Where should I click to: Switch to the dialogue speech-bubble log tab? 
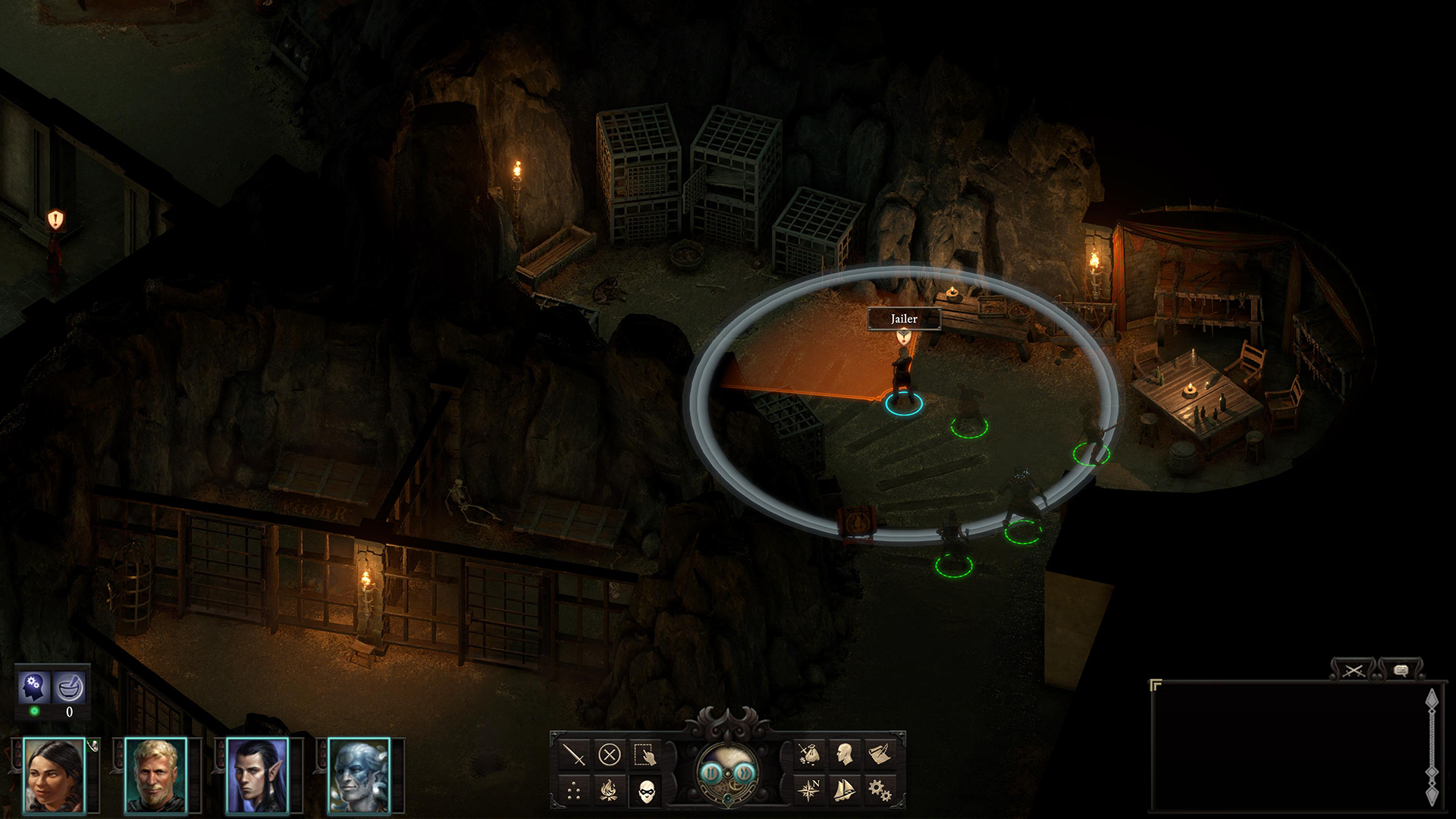tap(1401, 669)
